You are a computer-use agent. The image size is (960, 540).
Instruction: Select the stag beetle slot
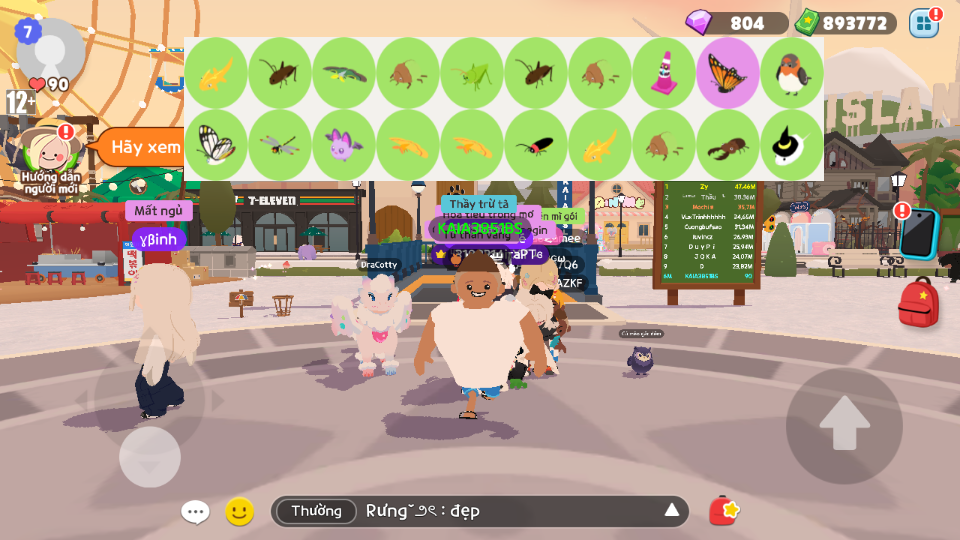coord(728,145)
